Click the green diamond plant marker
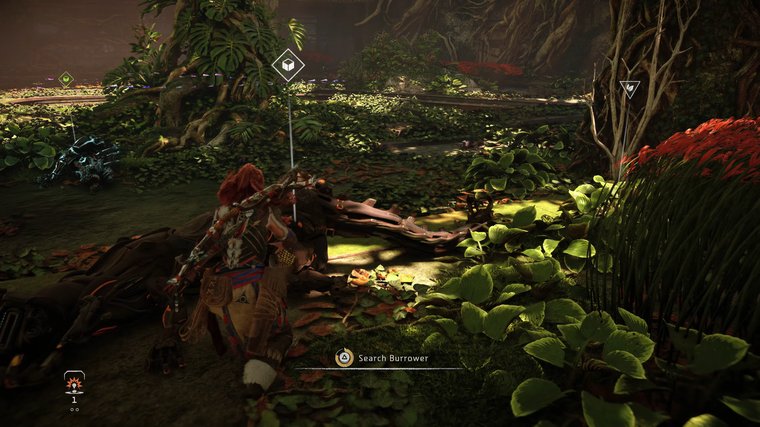Image resolution: width=760 pixels, height=427 pixels. click(66, 78)
